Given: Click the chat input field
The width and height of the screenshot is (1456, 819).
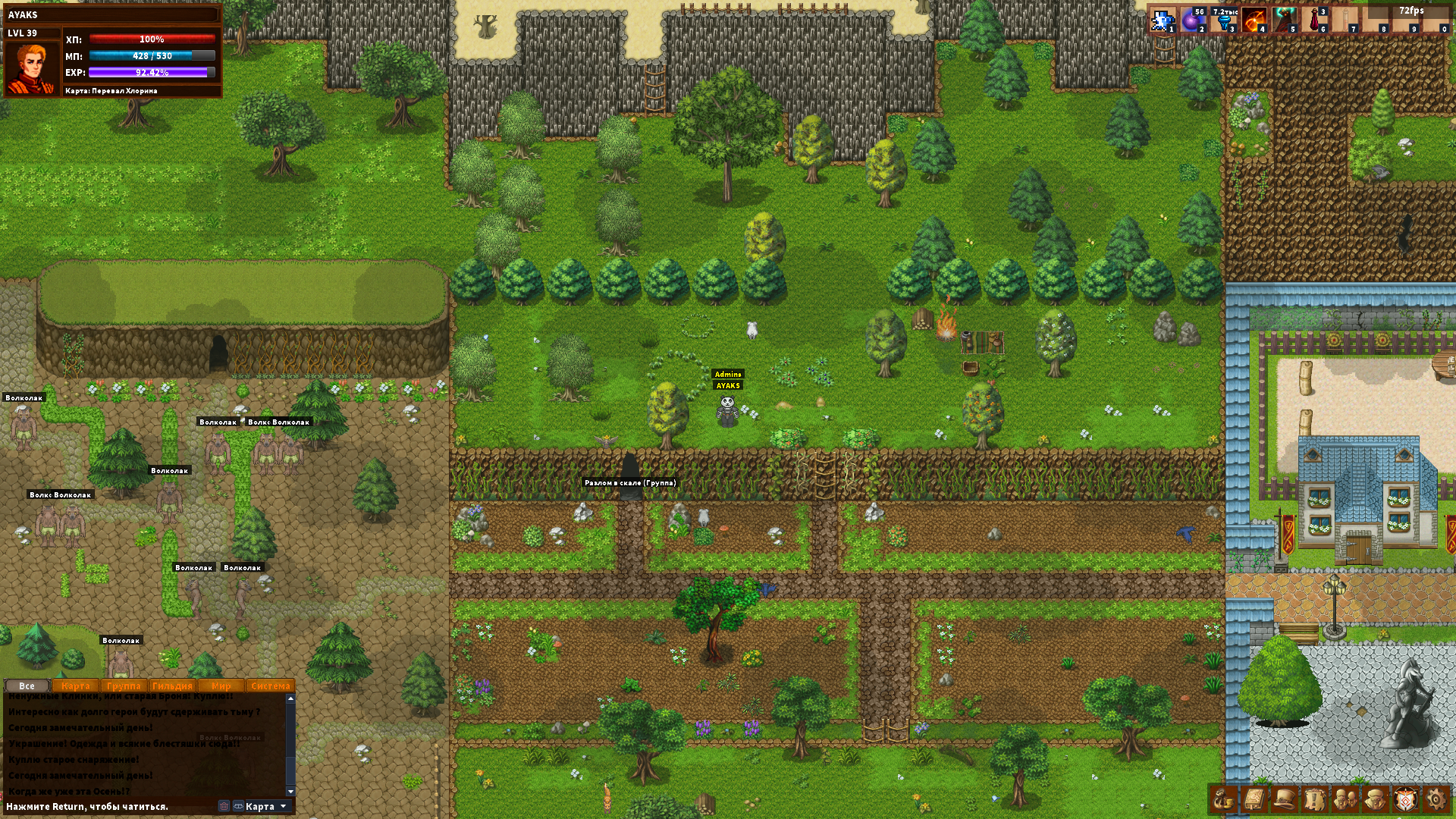Looking at the screenshot, I should [x=106, y=806].
